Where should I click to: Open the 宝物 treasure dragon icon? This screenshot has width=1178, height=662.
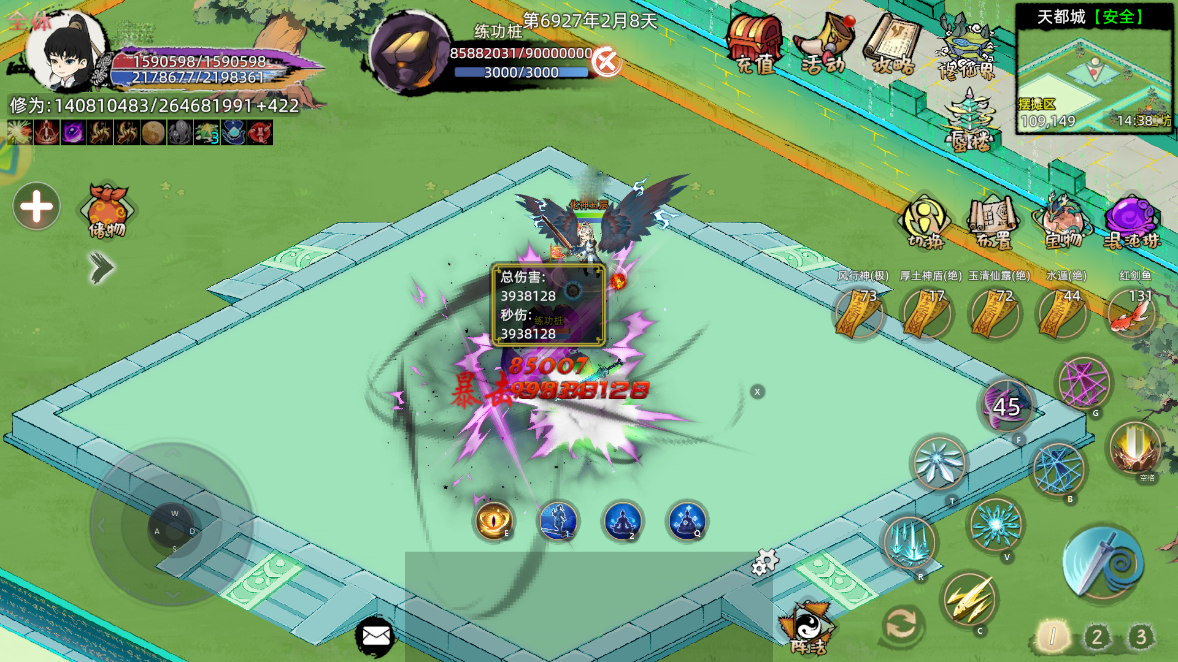tap(1061, 220)
